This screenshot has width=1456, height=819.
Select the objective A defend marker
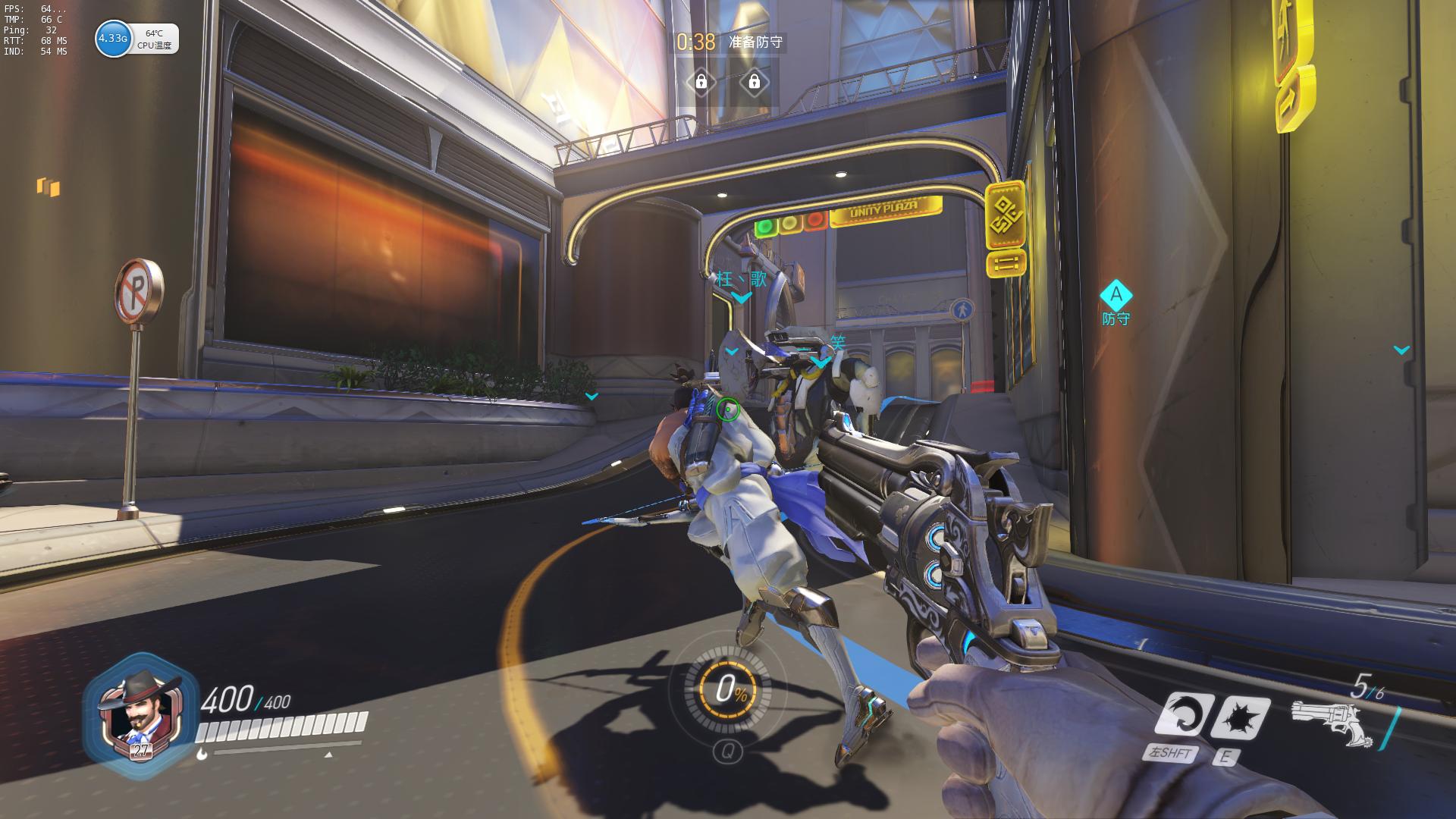point(1116,296)
